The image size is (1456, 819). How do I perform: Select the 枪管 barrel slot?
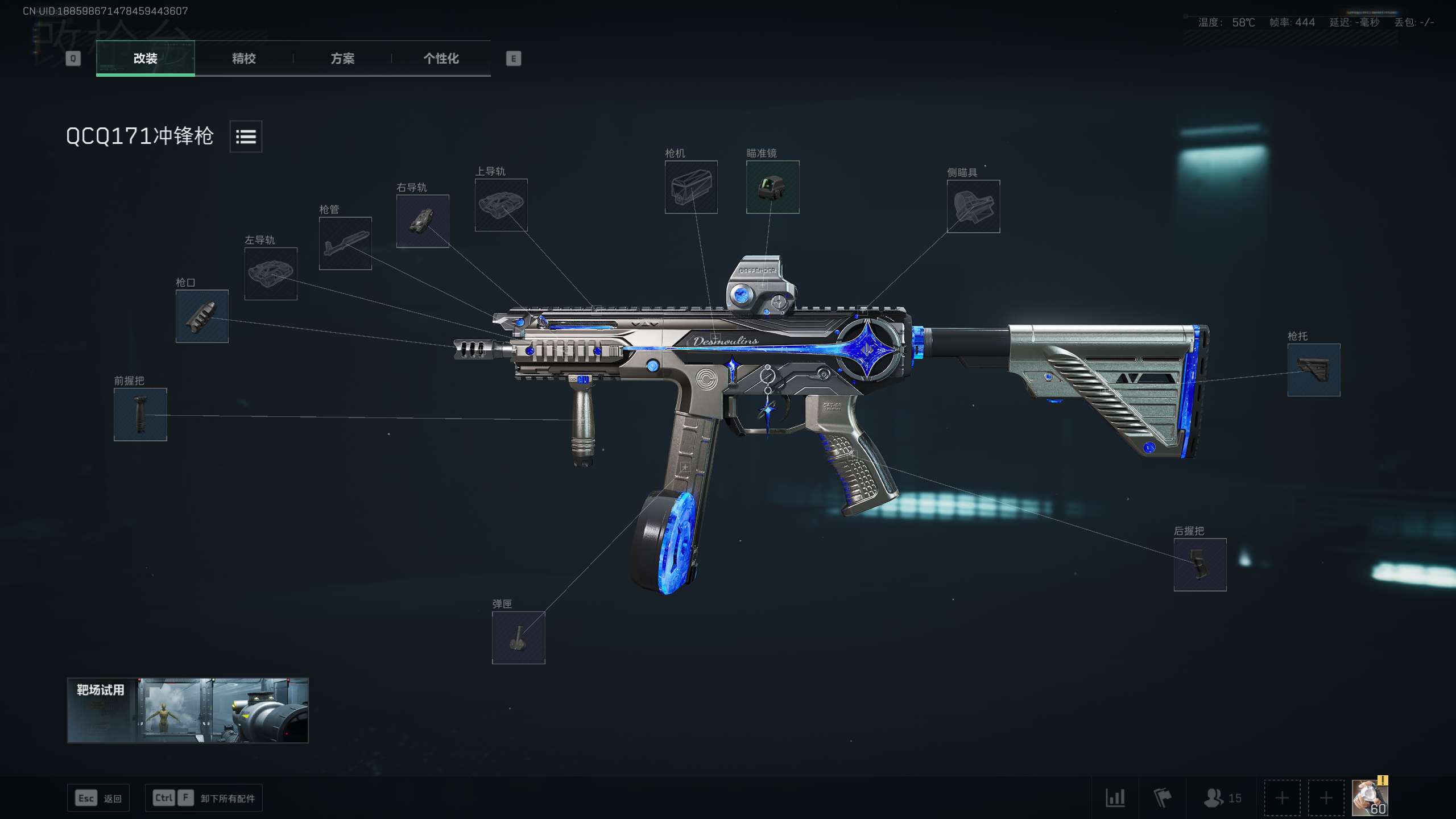[x=345, y=243]
